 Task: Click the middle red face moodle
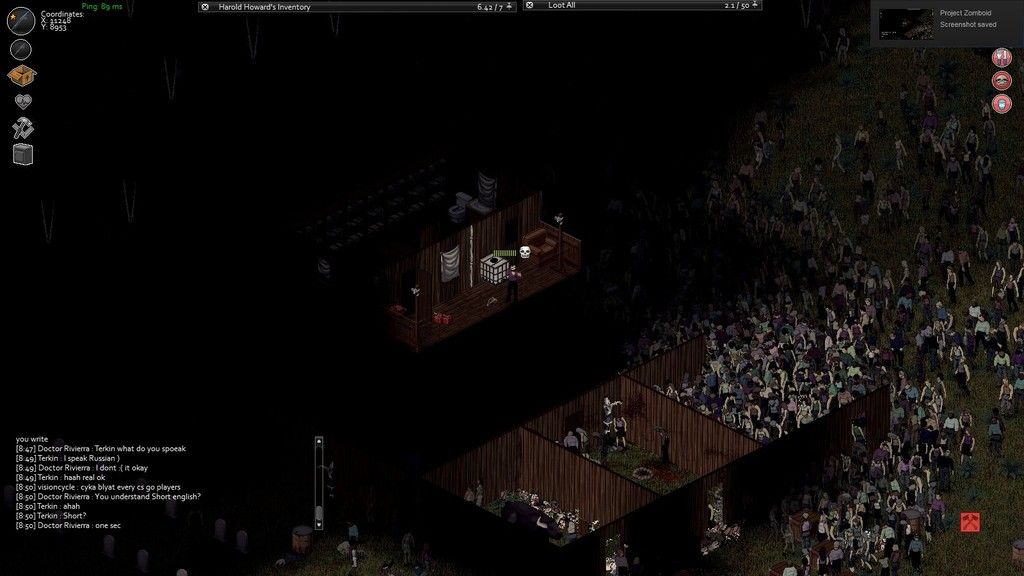coord(1001,80)
